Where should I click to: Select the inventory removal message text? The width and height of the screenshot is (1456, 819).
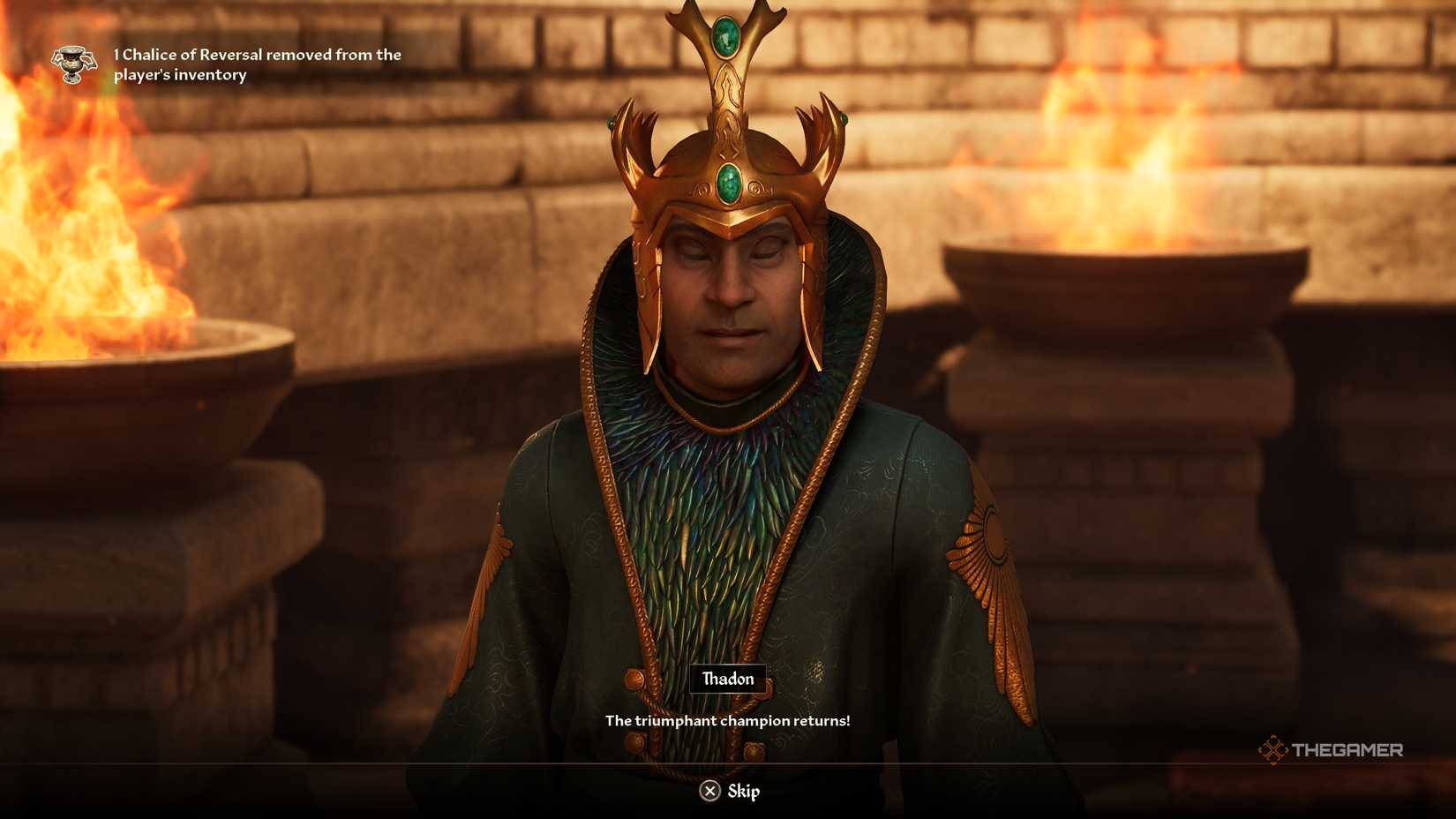[256, 64]
